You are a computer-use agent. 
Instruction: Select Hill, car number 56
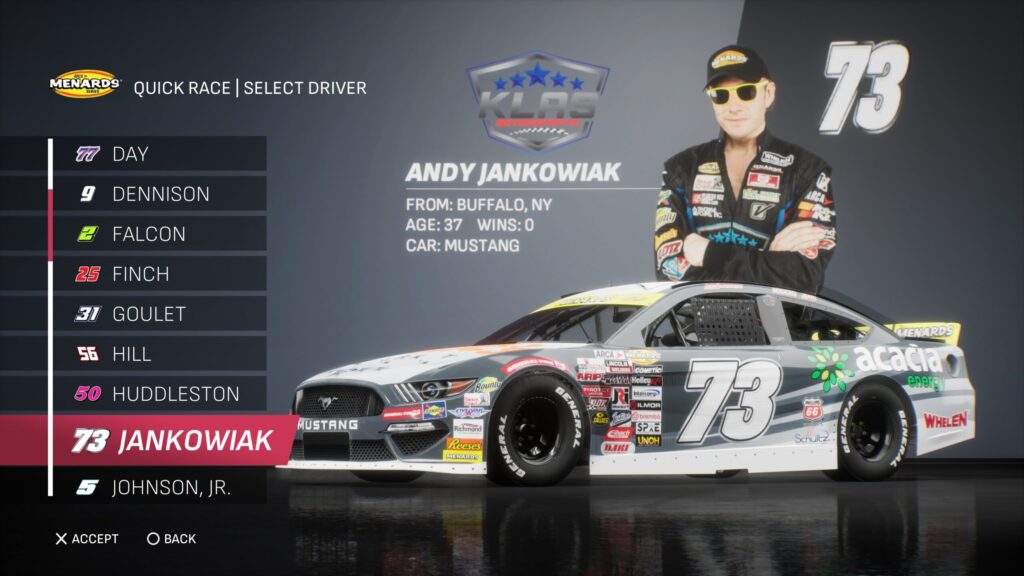tap(160, 354)
